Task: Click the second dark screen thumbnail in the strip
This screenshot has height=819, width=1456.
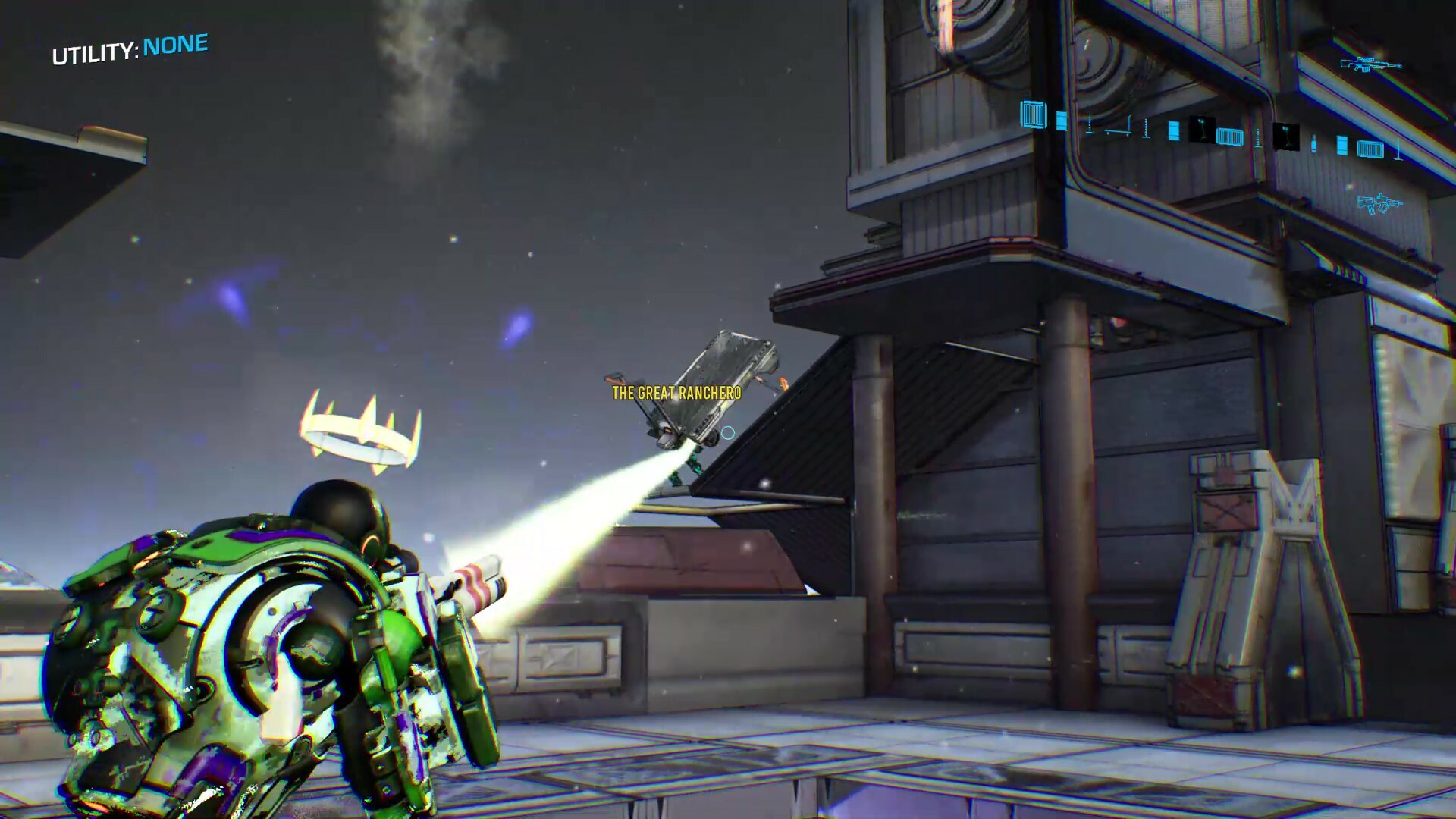Action: 1286,135
